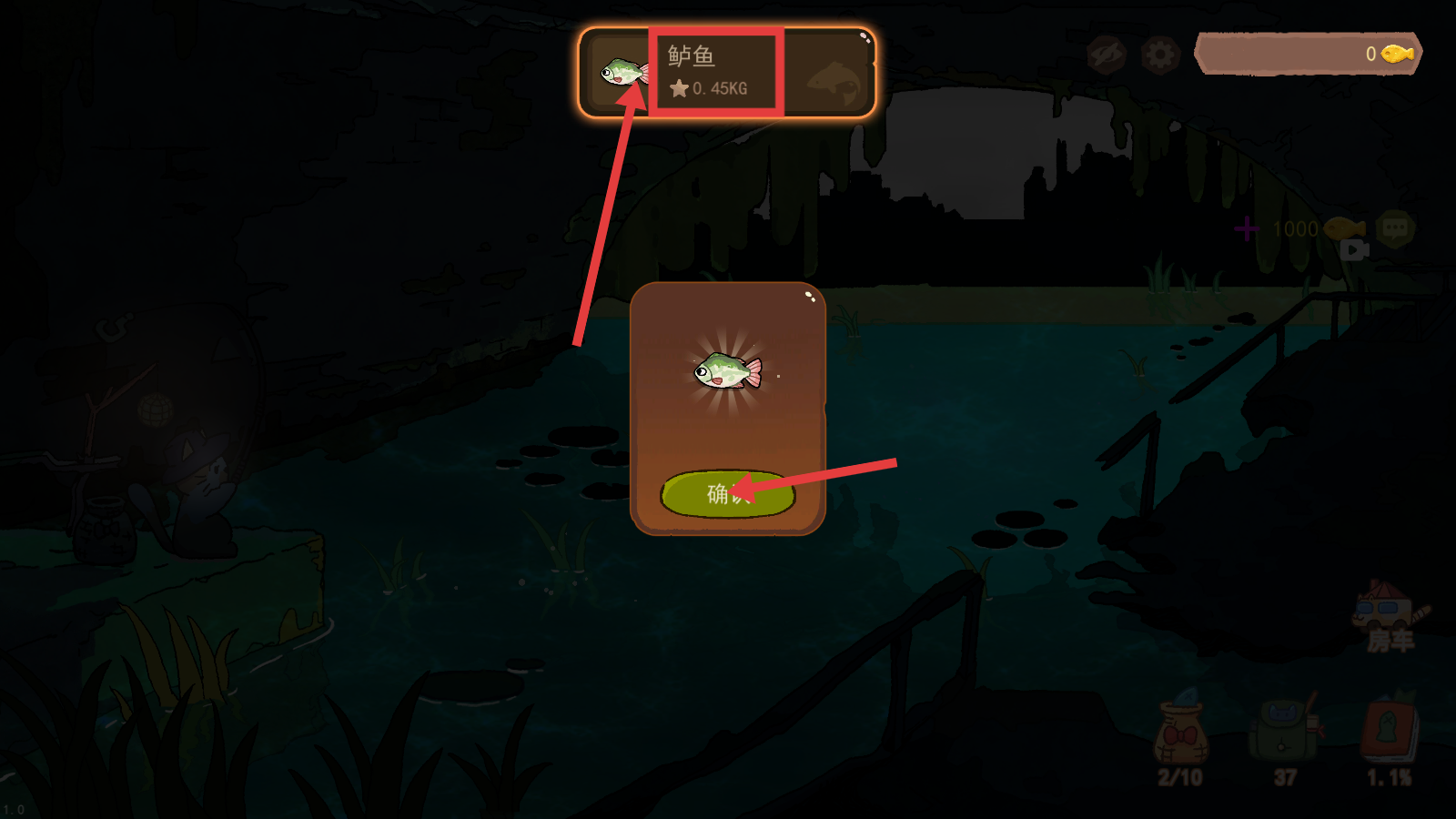Open the chat speech bubble icon
This screenshot has height=819, width=1456.
tap(1395, 227)
